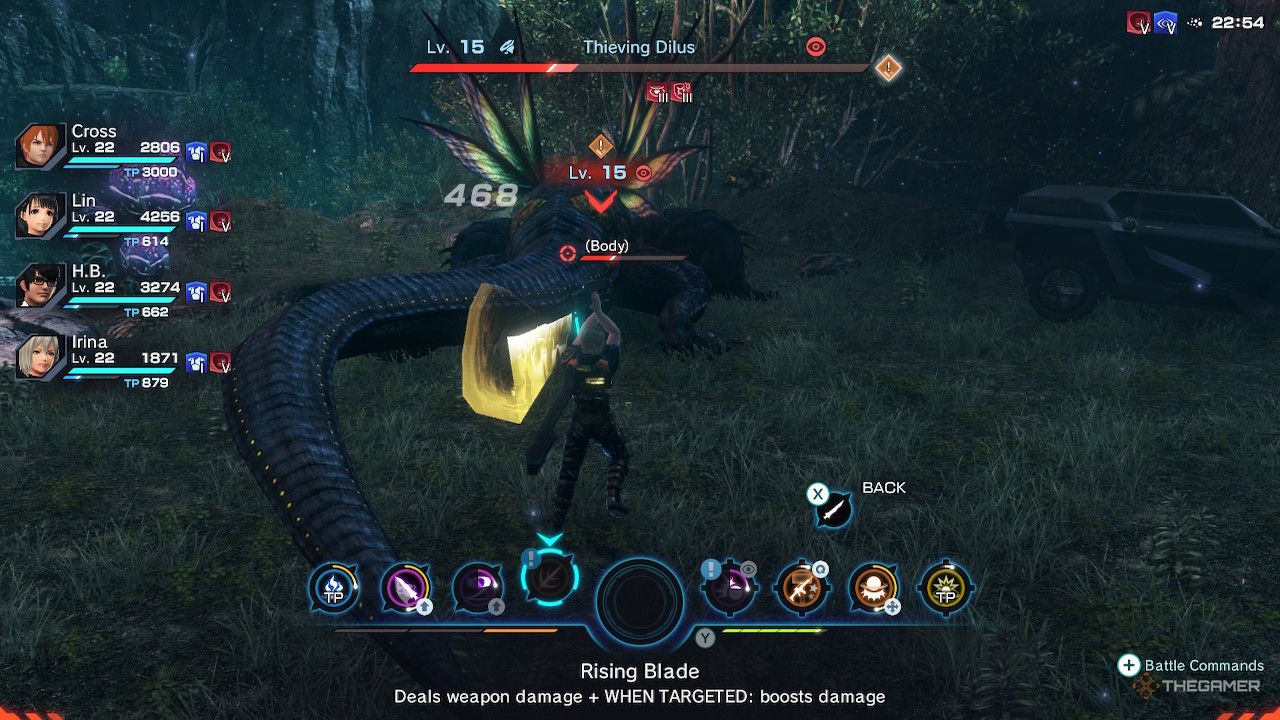Activate the orange sunburst aura art

tap(872, 589)
